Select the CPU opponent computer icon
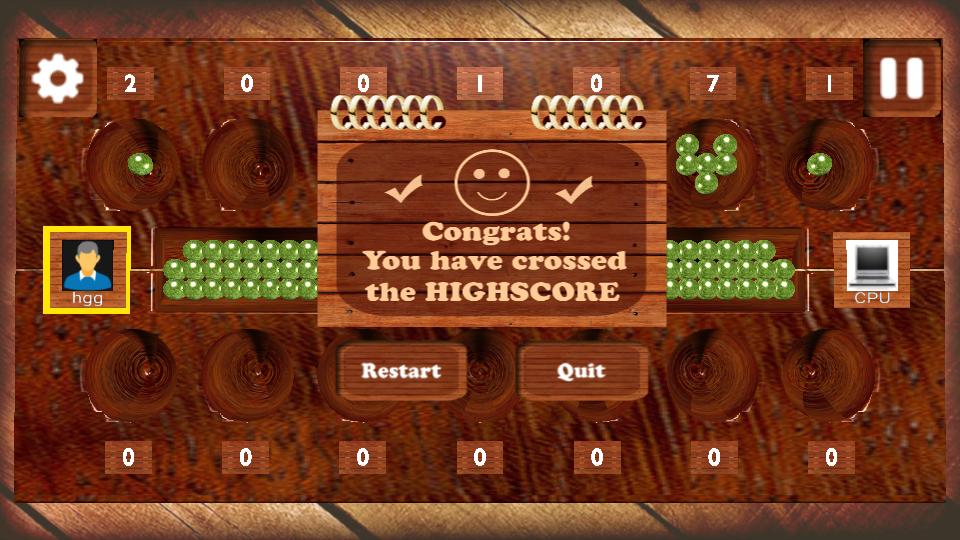Screen dimensions: 960x540 (x=871, y=268)
